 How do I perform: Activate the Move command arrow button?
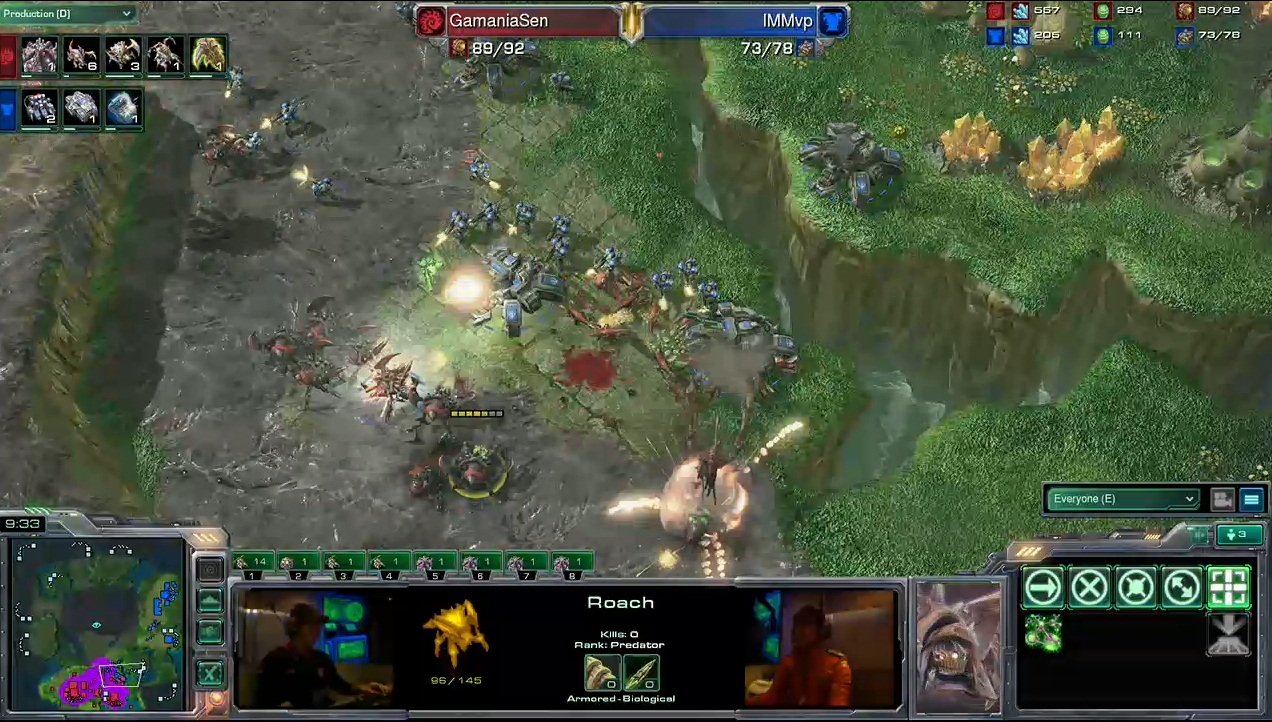click(x=1042, y=588)
